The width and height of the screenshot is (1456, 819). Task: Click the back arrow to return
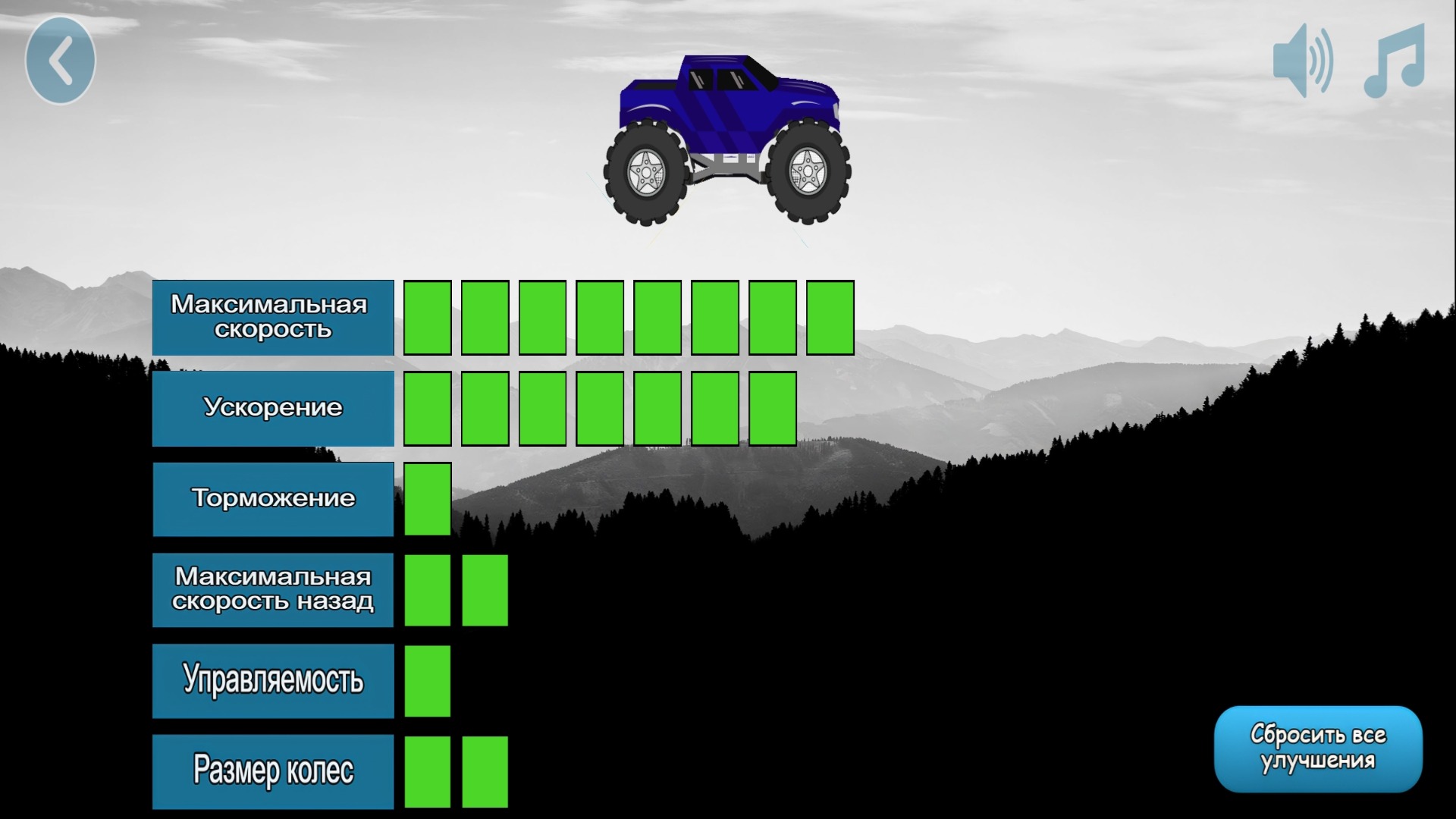click(60, 61)
